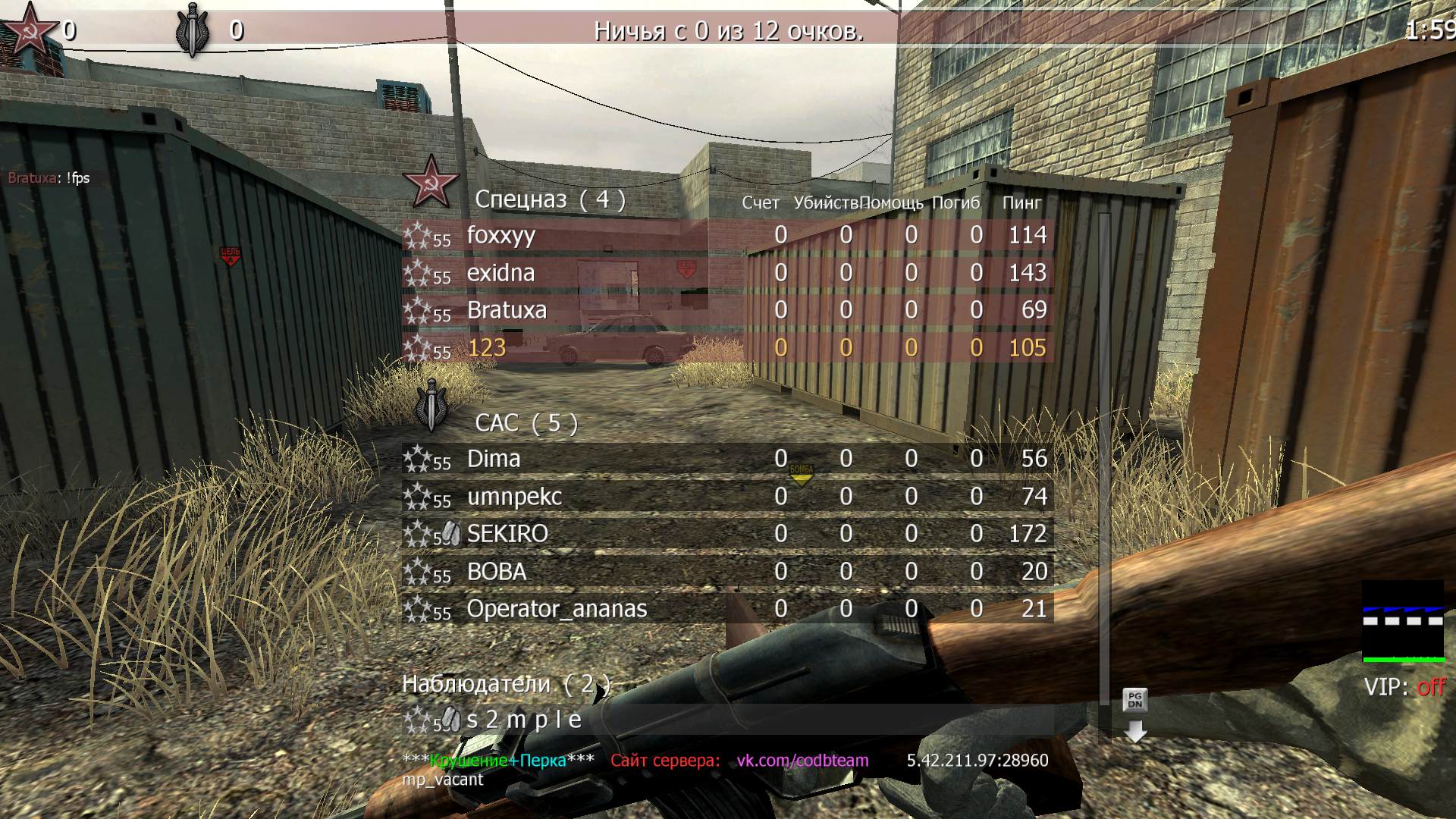Select player foxxyy in the scoreboard
The image size is (1456, 819).
pyautogui.click(x=501, y=235)
